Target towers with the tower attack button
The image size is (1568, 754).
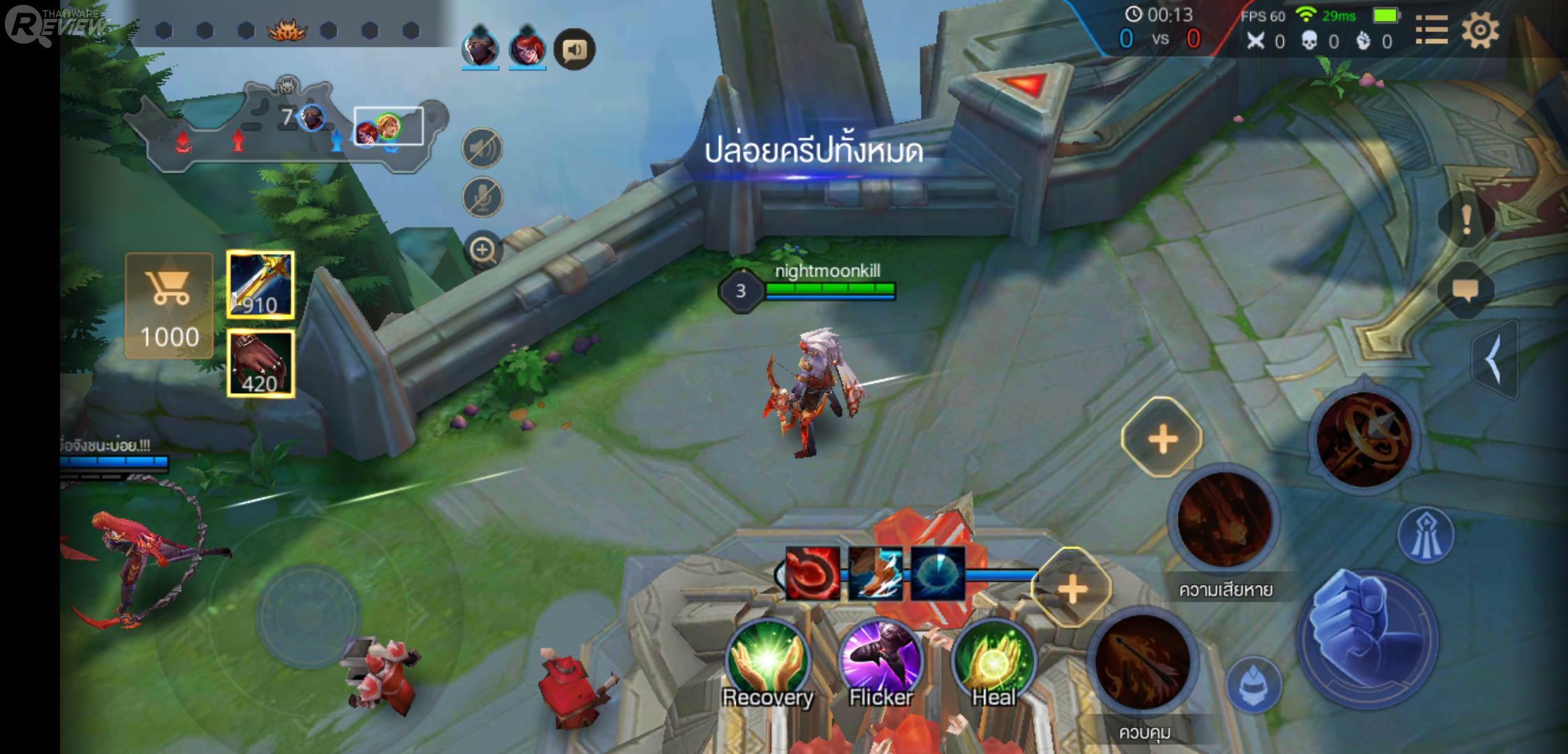(x=1426, y=536)
